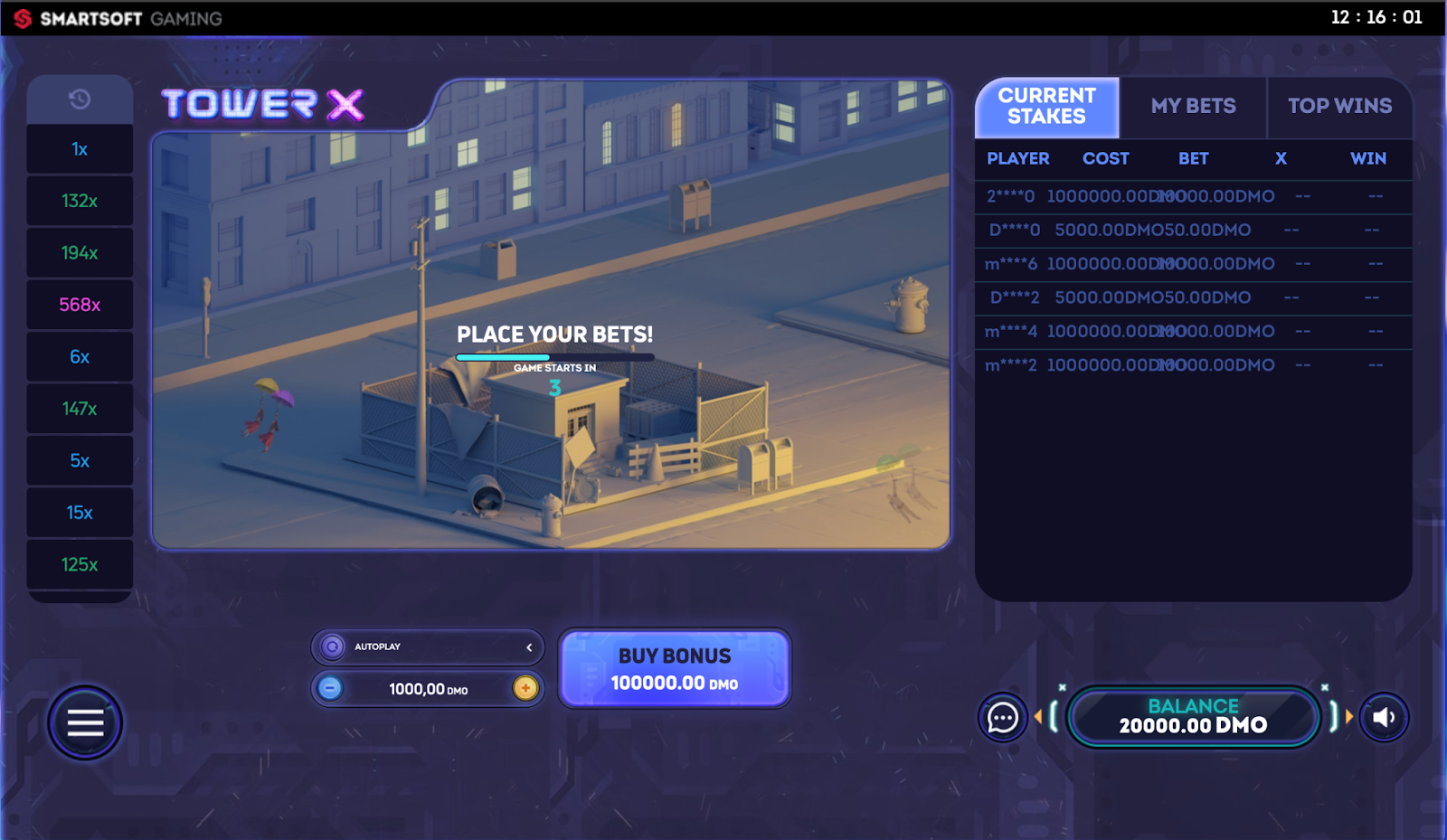Viewport: 1447px width, 840px height.
Task: Toggle the sound speaker button
Action: point(1384,718)
